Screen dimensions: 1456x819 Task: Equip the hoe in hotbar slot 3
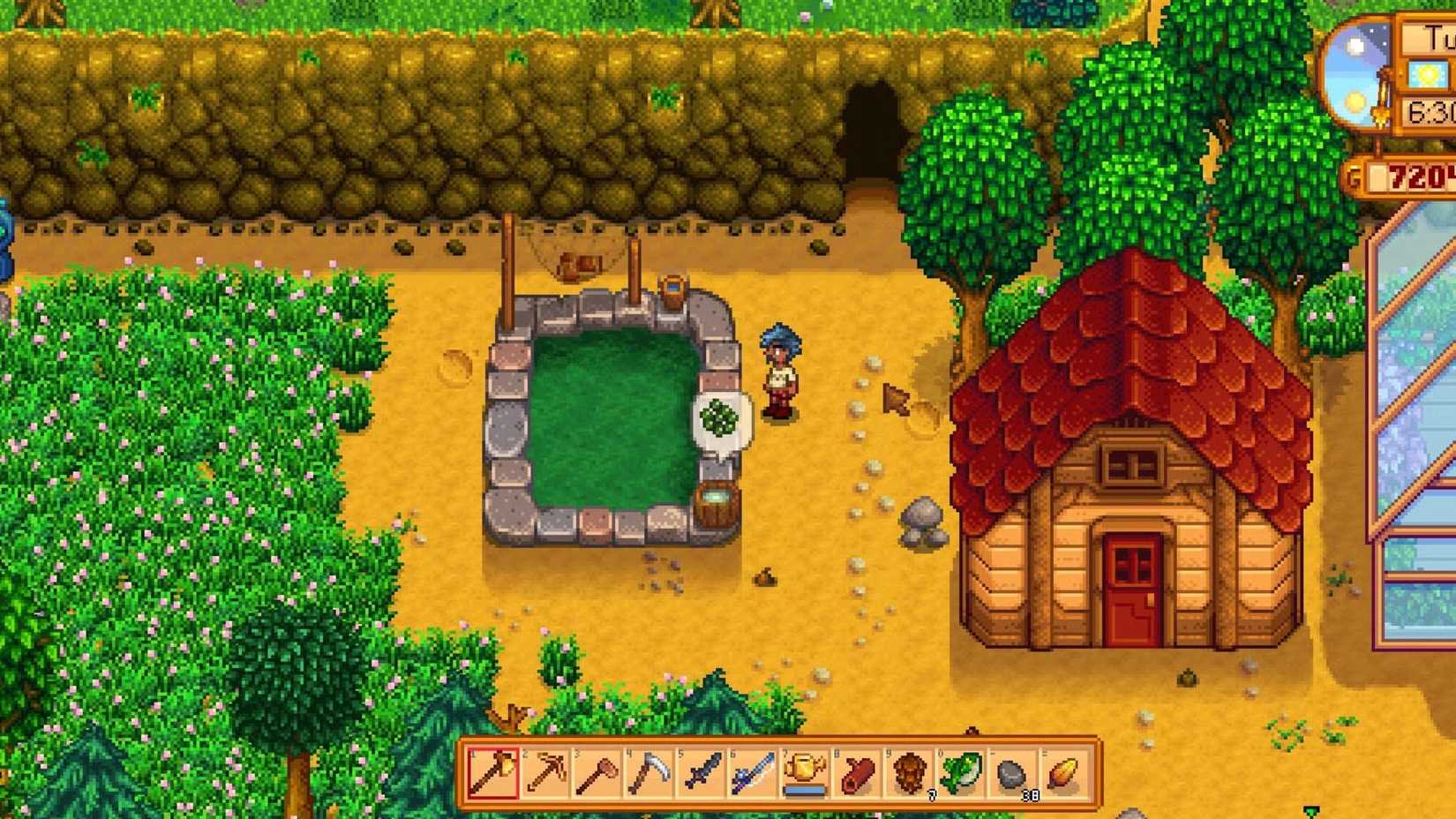[597, 775]
